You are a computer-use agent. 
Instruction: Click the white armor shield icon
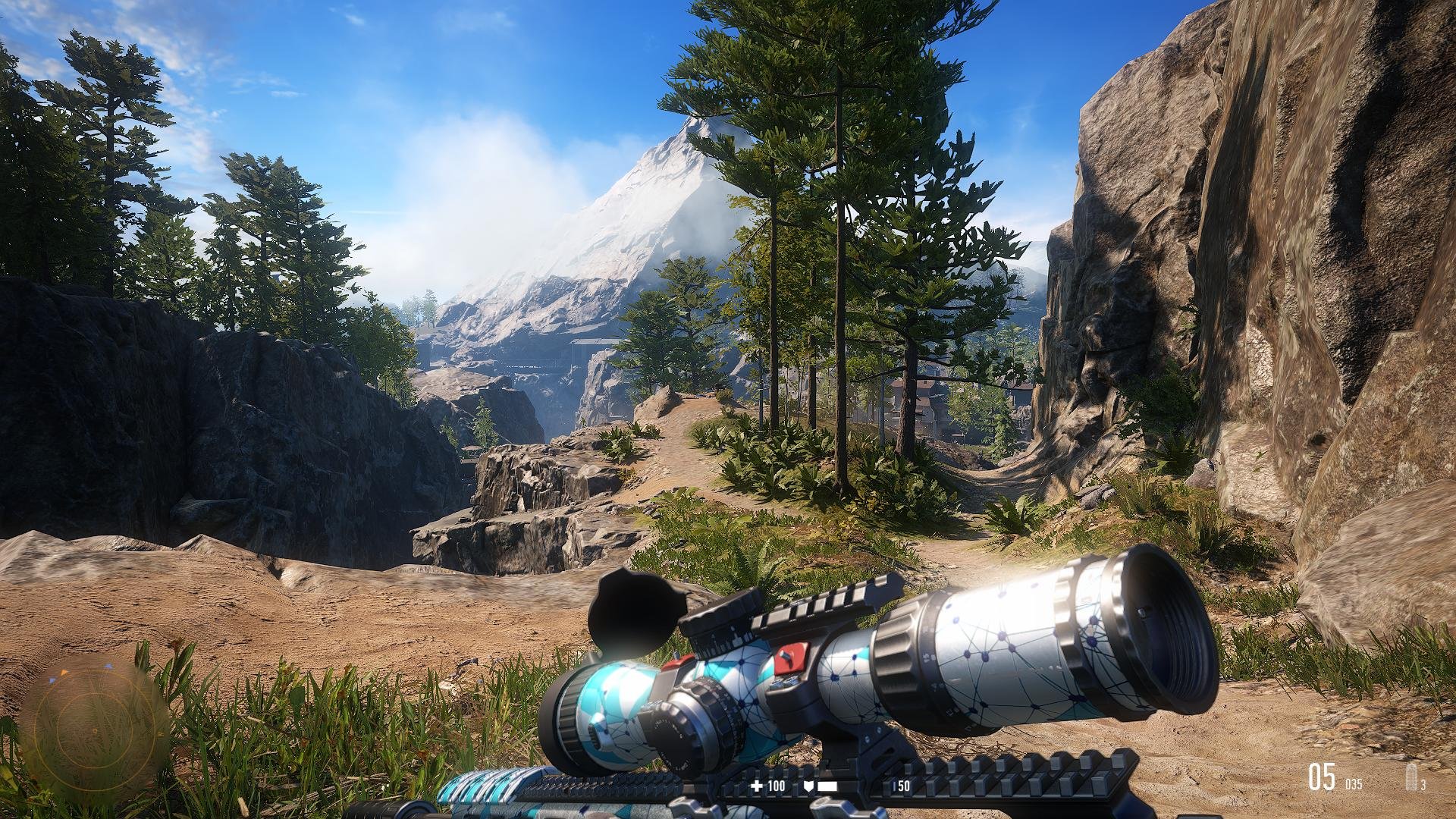coord(810,786)
